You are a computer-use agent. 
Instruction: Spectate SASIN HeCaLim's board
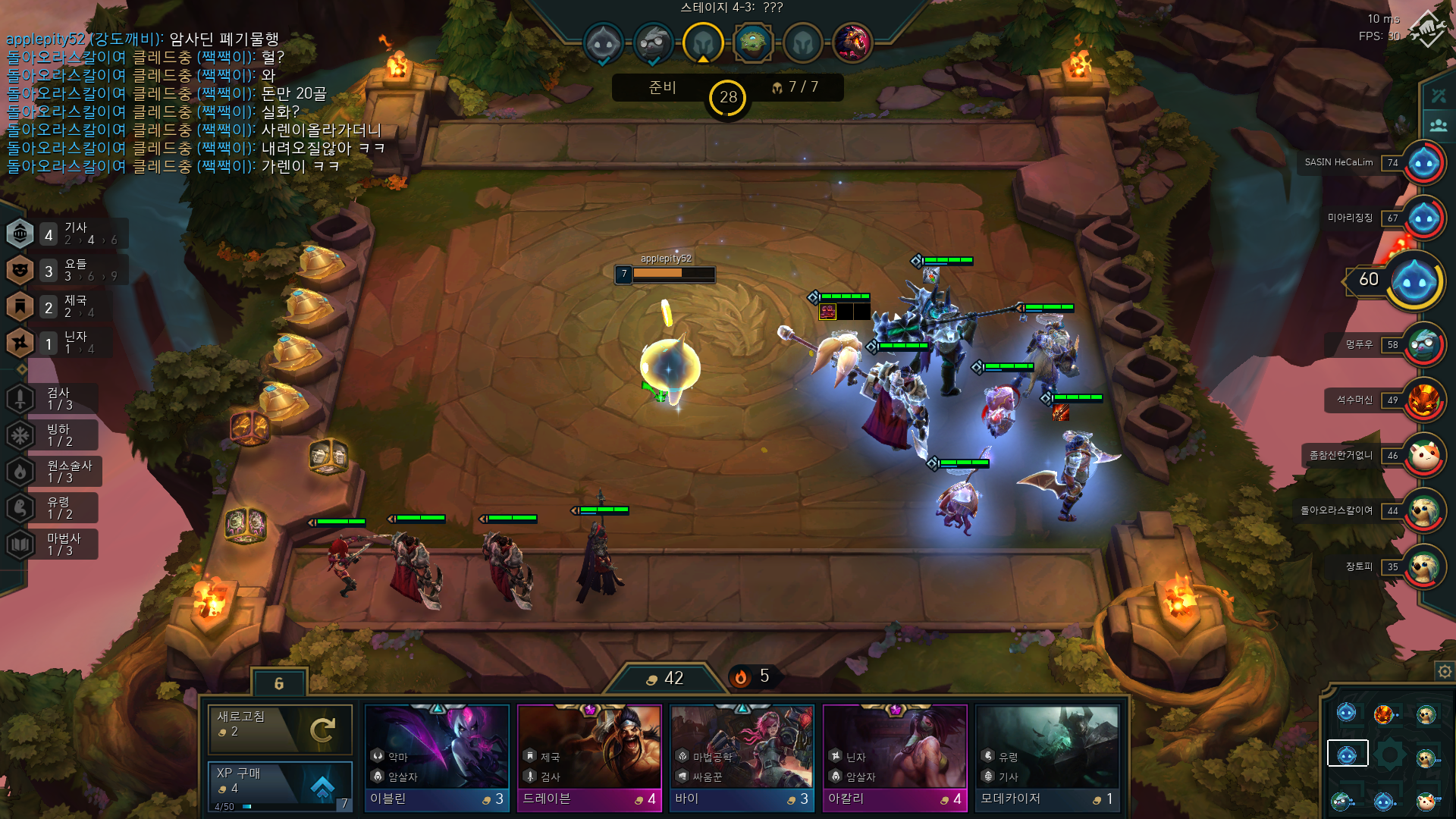point(1423,163)
